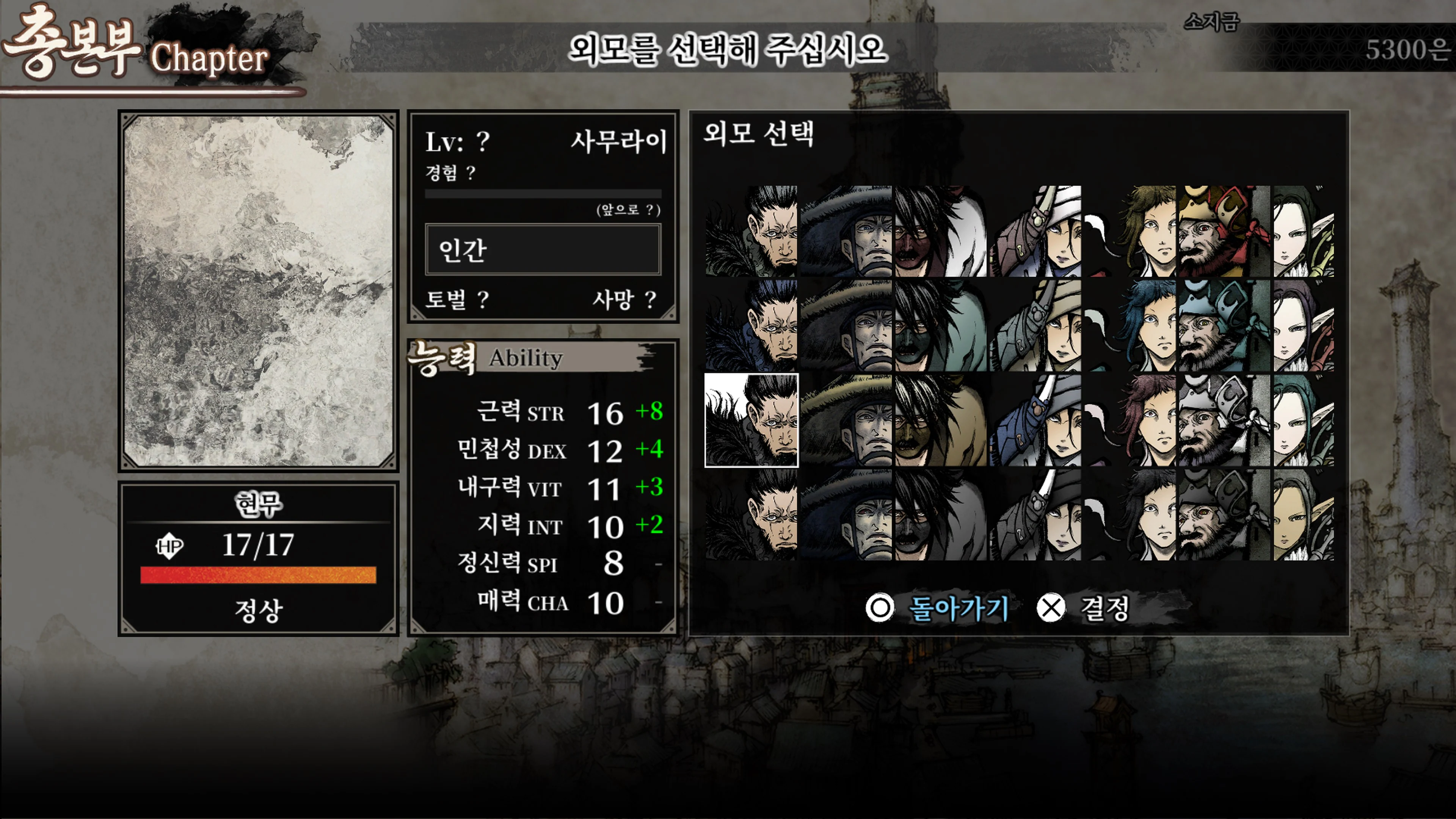
Task: Click the HP diamond icon next to 17/17
Action: tap(170, 546)
